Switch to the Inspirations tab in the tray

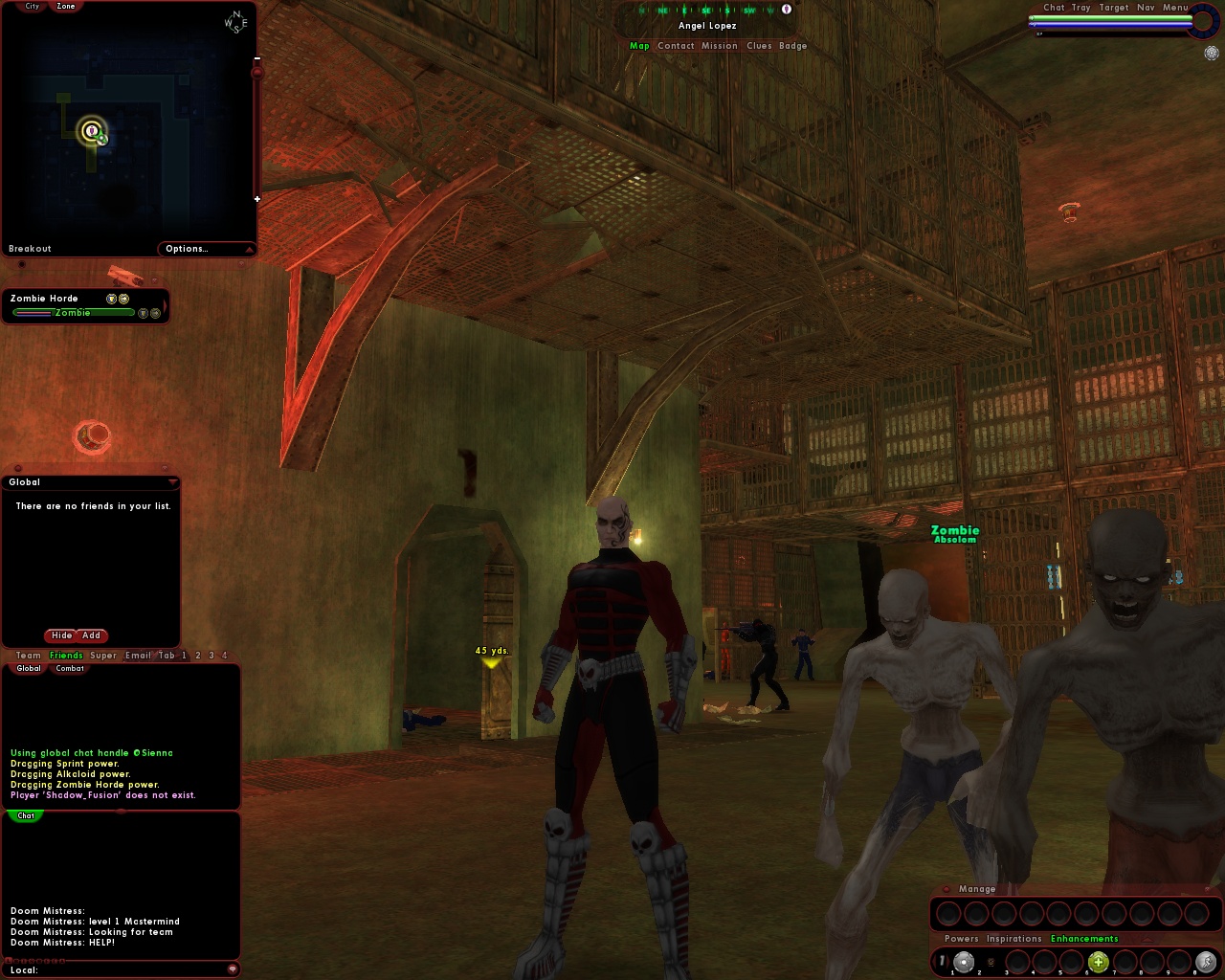(1013, 939)
